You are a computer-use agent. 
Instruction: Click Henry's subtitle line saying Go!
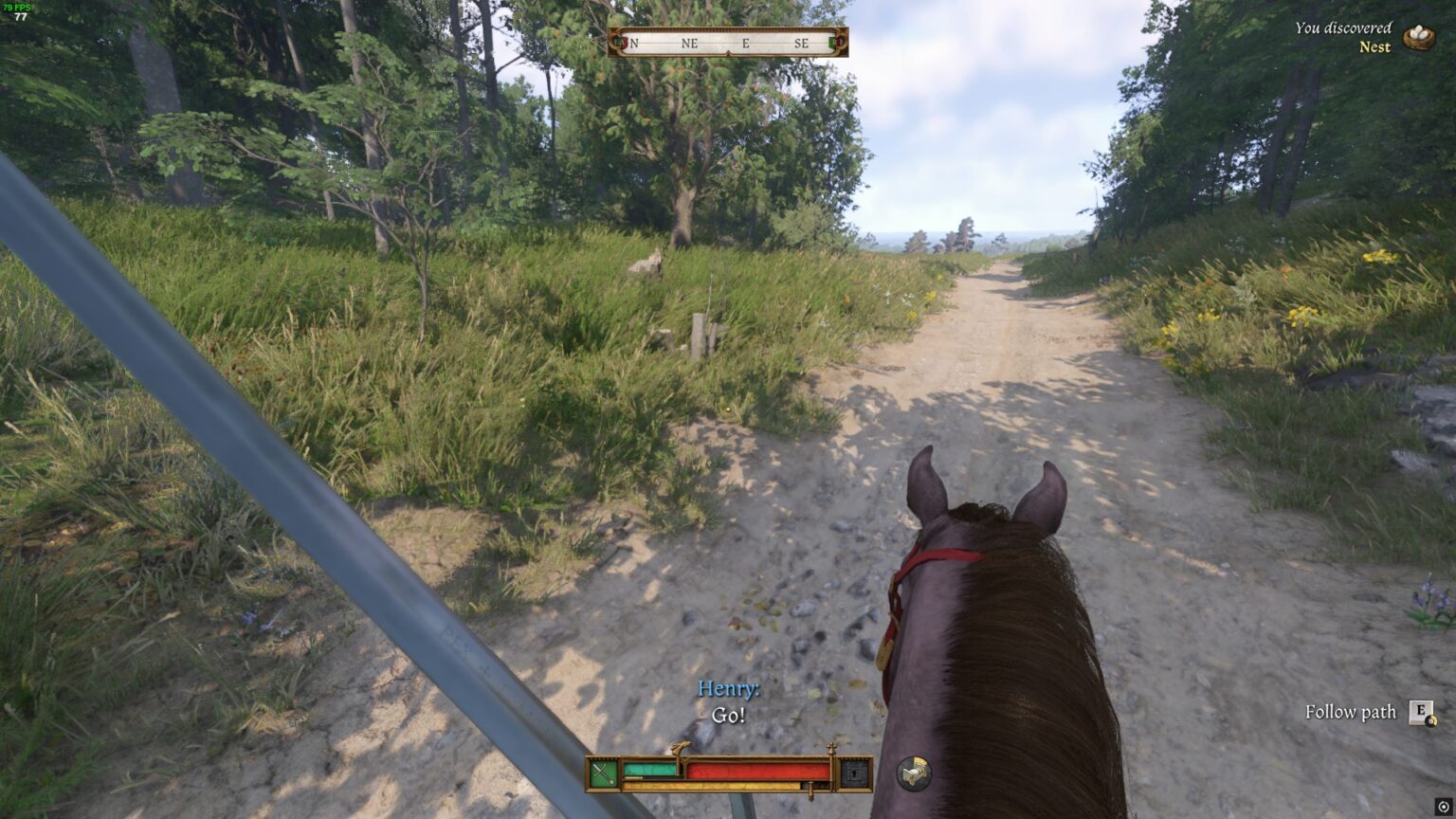pos(727,714)
